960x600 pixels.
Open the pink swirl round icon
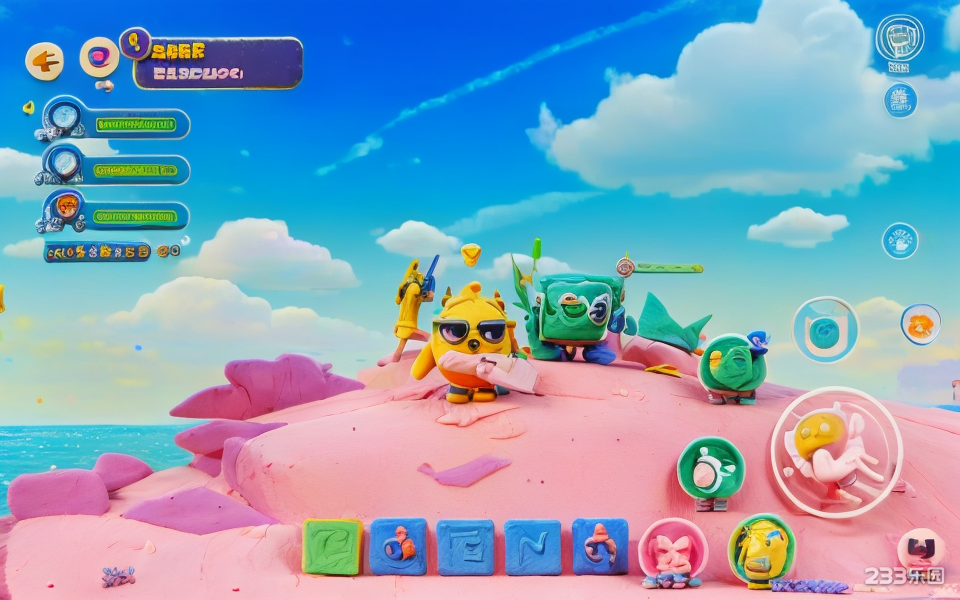(x=99, y=57)
